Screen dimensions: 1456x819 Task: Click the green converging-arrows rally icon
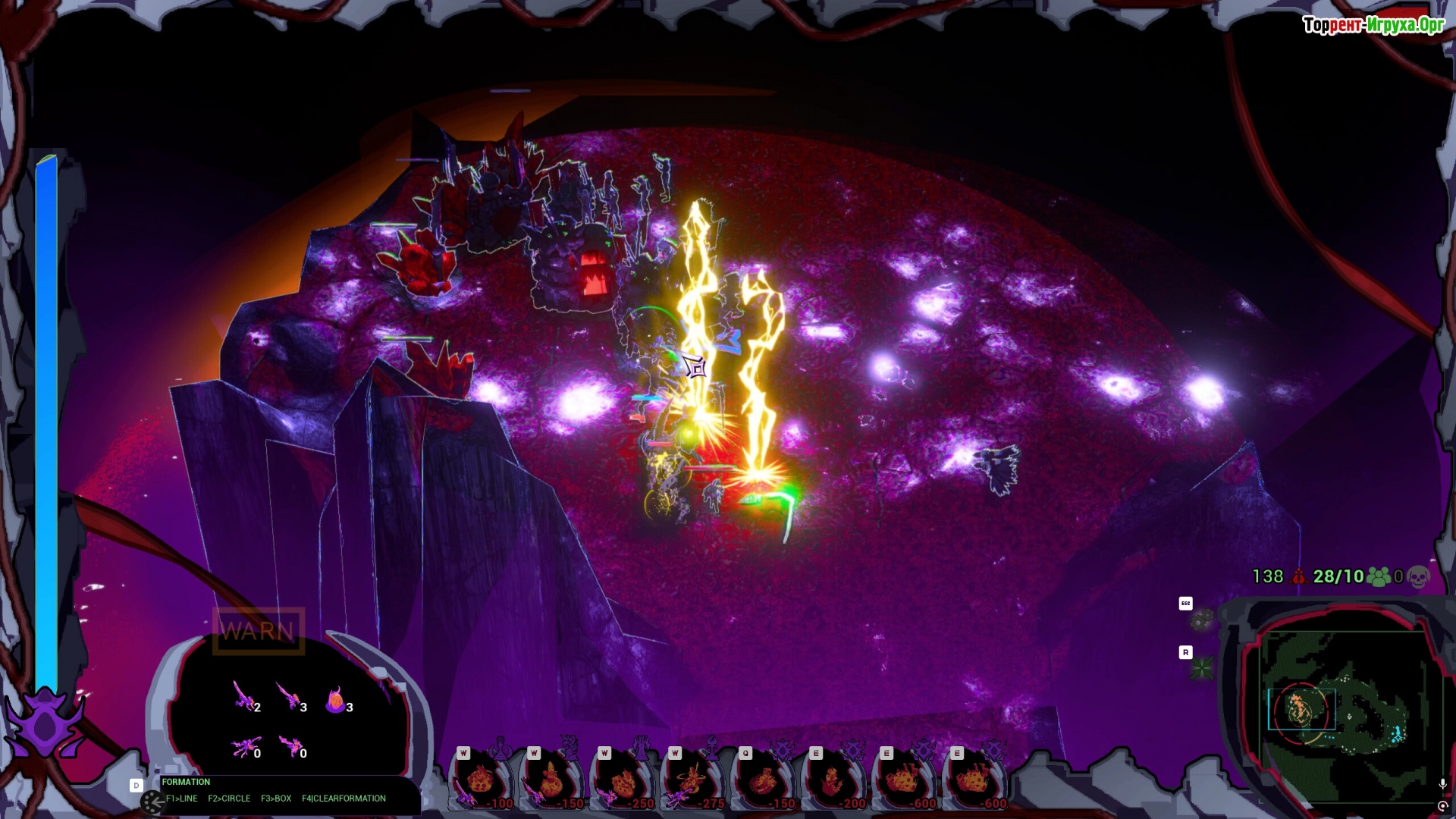1201,668
